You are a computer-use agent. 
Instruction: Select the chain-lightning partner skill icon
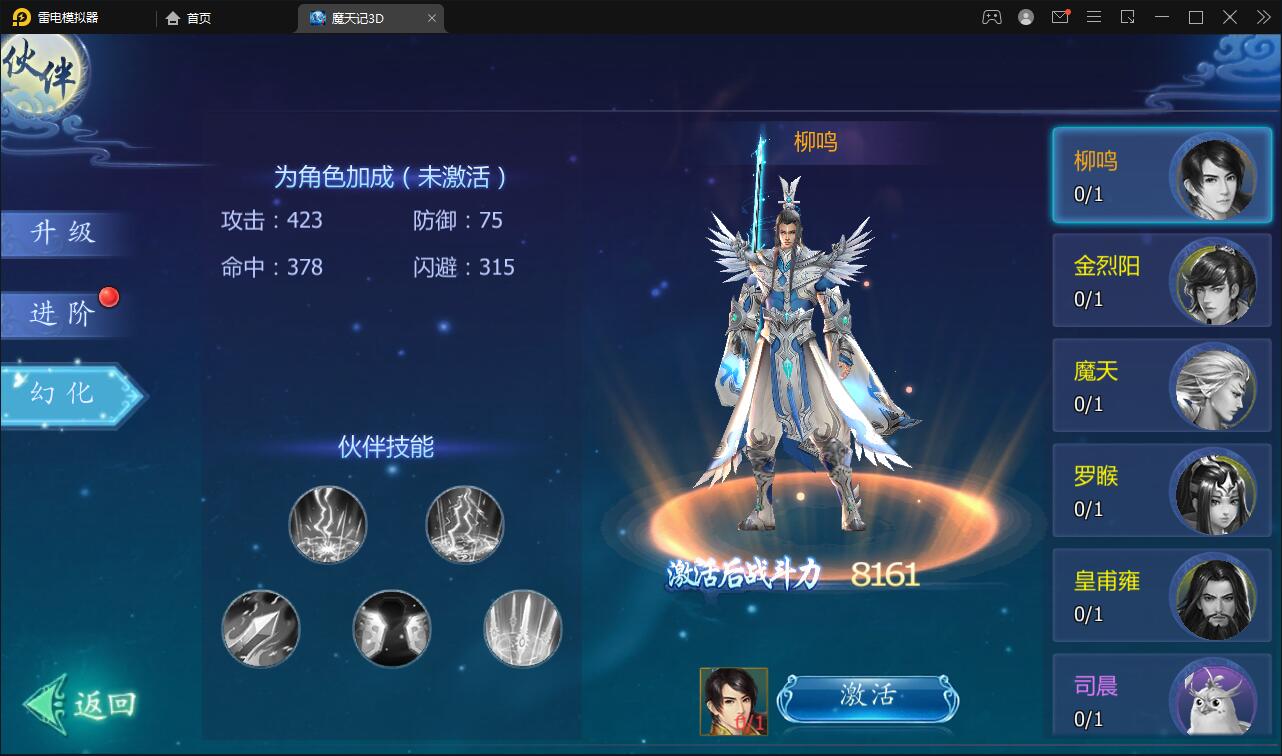pyautogui.click(x=462, y=524)
